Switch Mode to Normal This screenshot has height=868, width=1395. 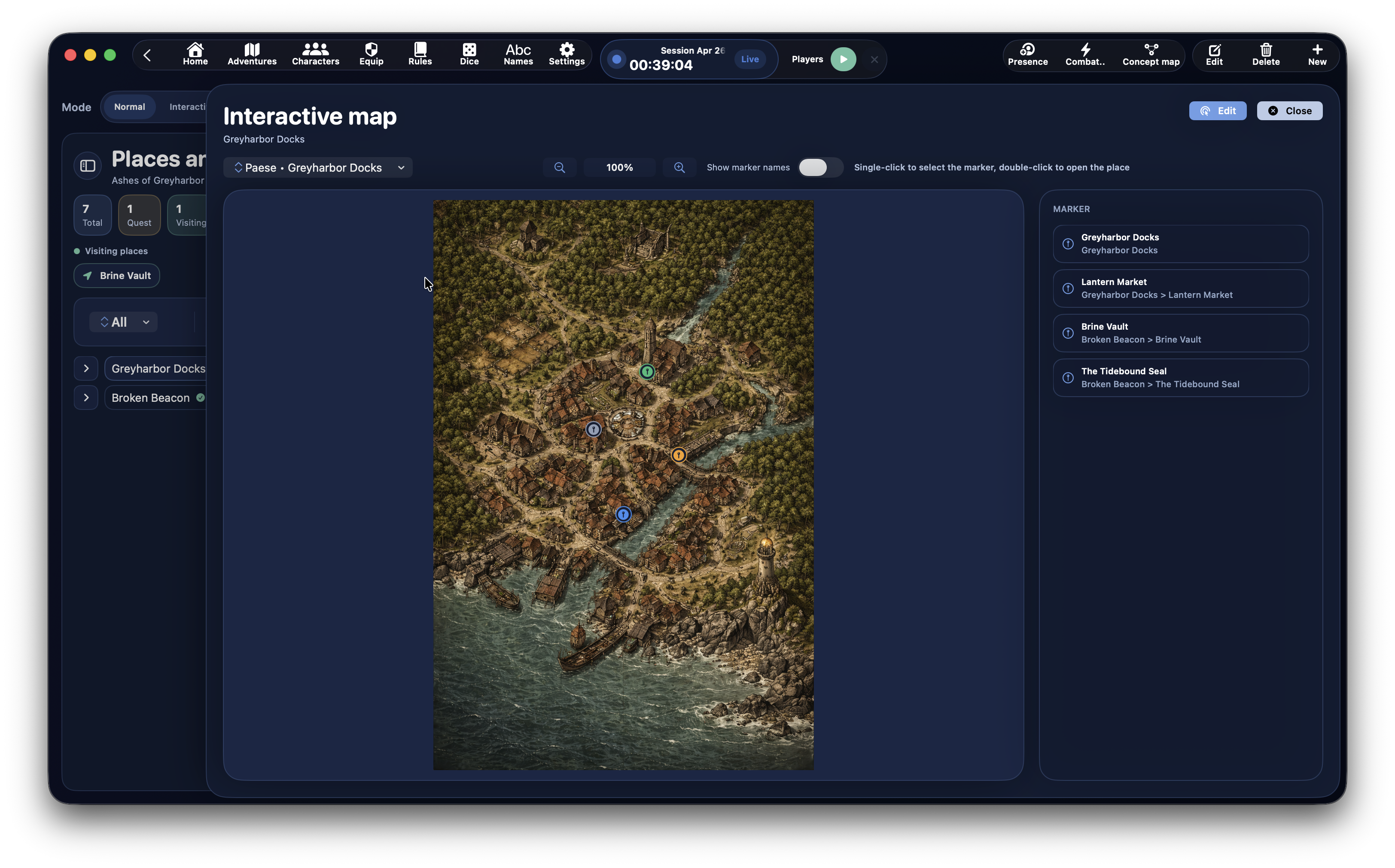click(130, 107)
